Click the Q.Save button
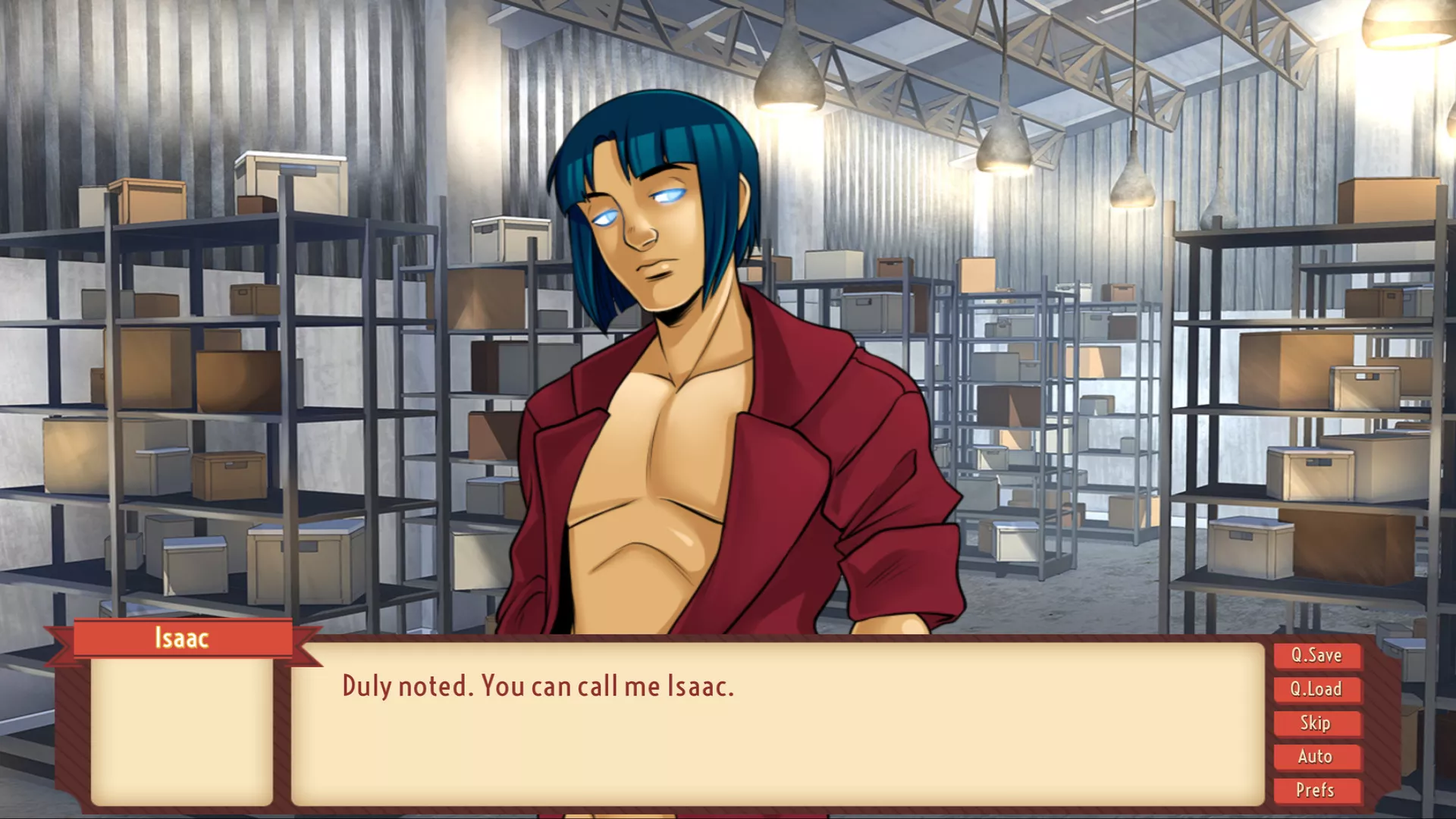This screenshot has height=819, width=1456. click(1316, 656)
